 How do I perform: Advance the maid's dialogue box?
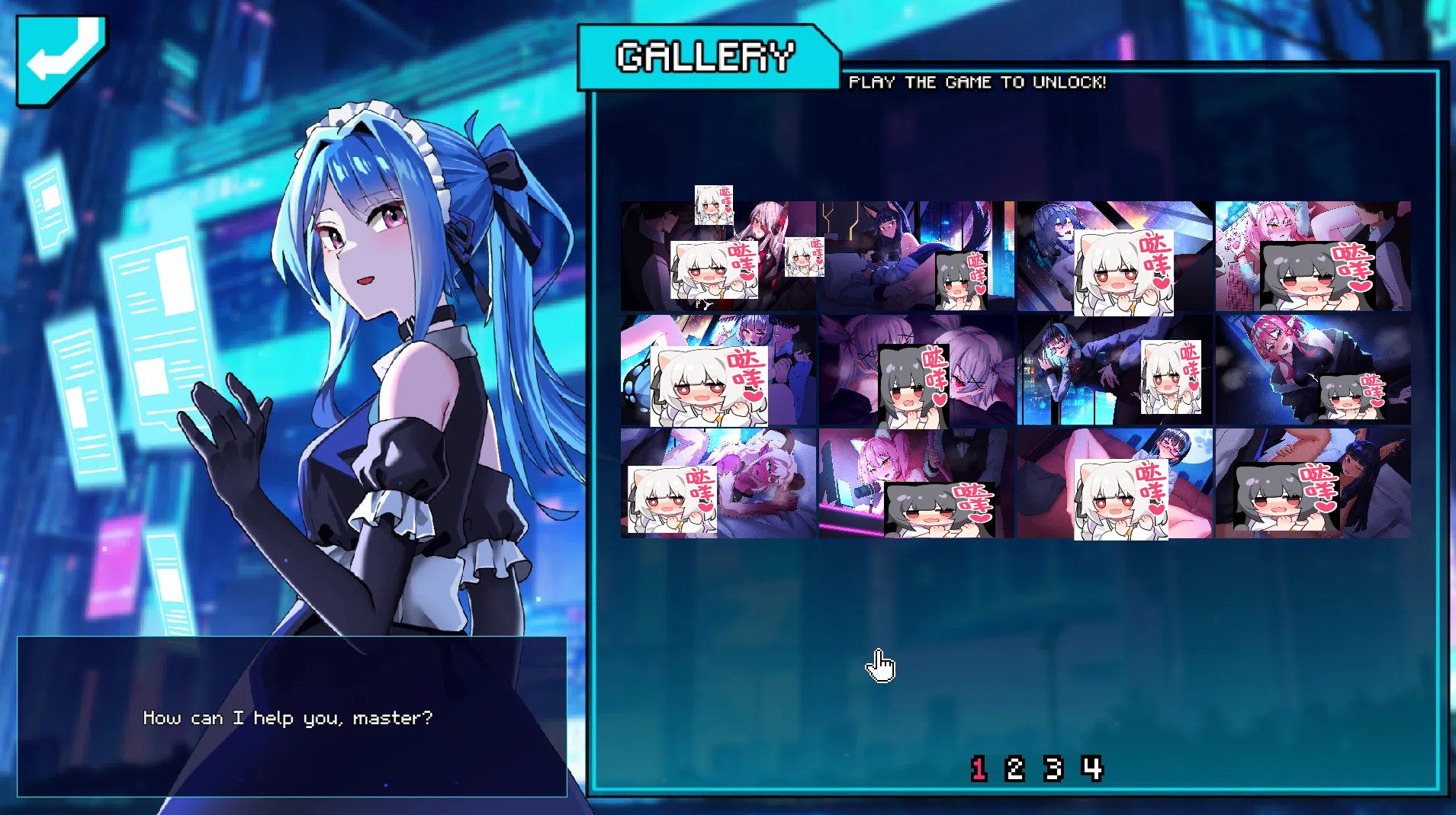[291, 717]
